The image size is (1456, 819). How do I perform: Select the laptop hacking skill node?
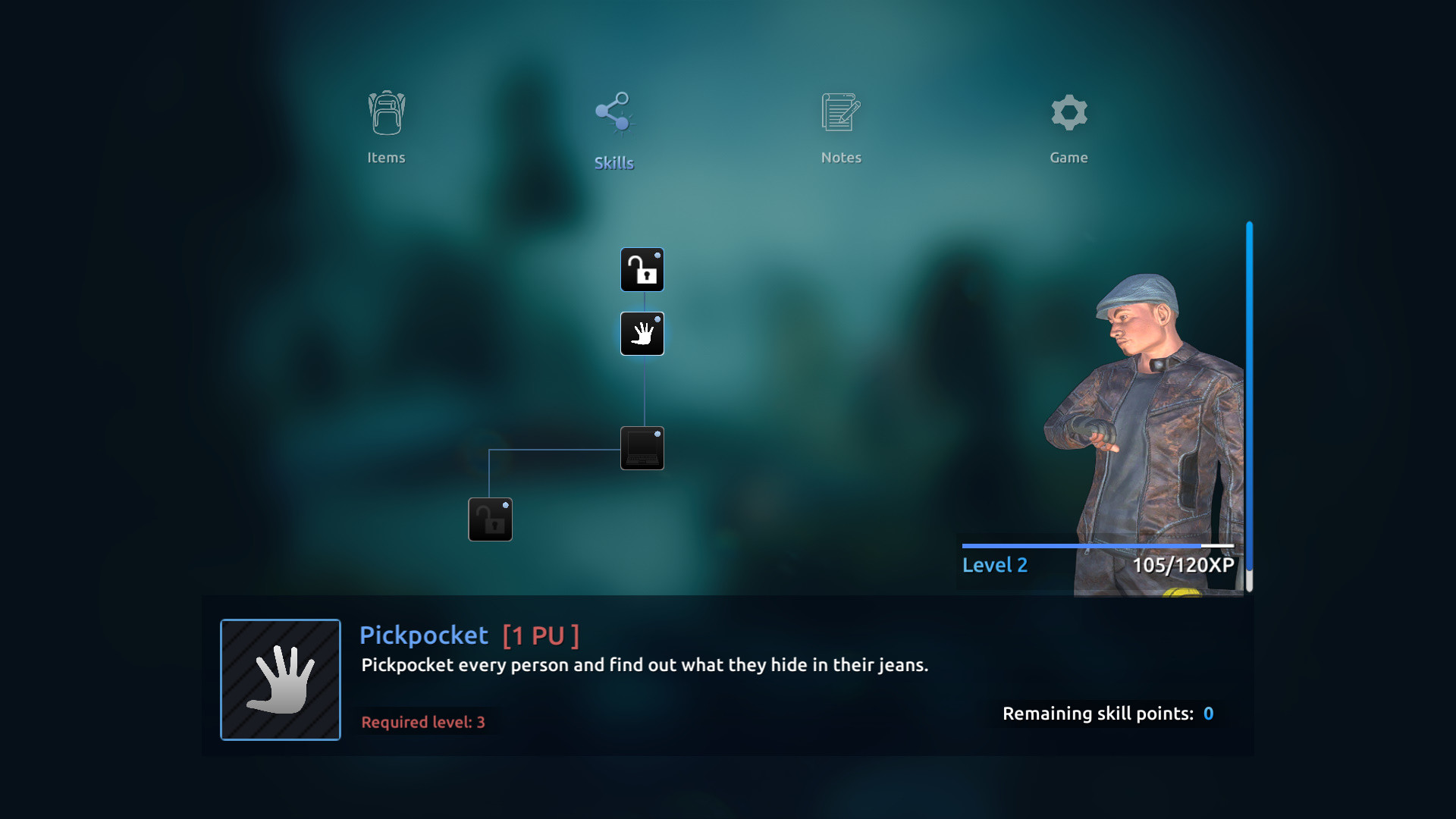[x=642, y=447]
